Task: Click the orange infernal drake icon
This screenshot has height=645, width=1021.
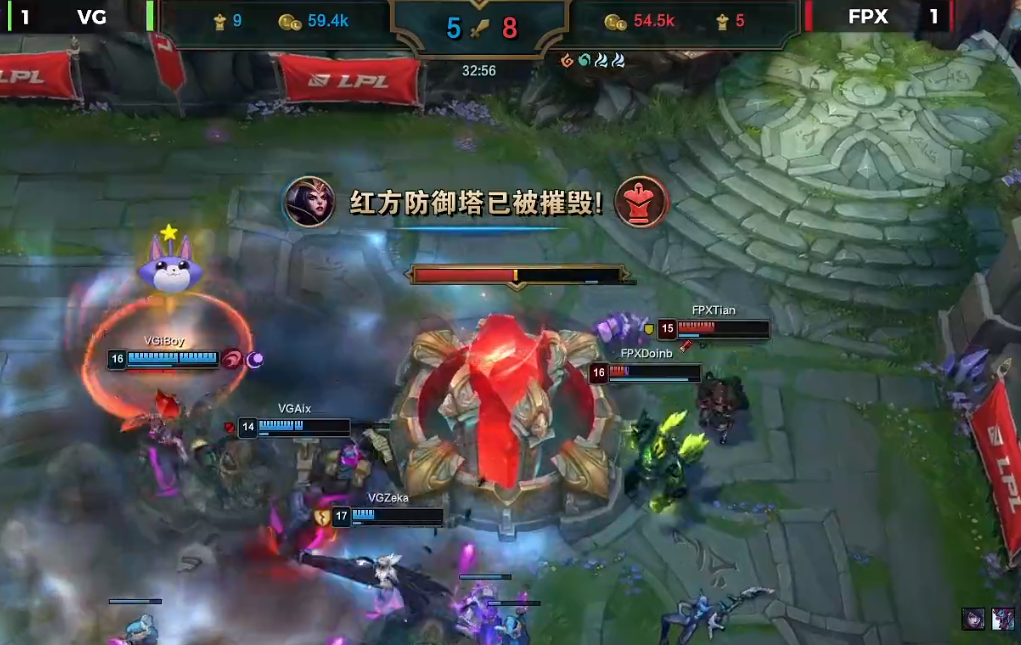Action: [x=567, y=61]
